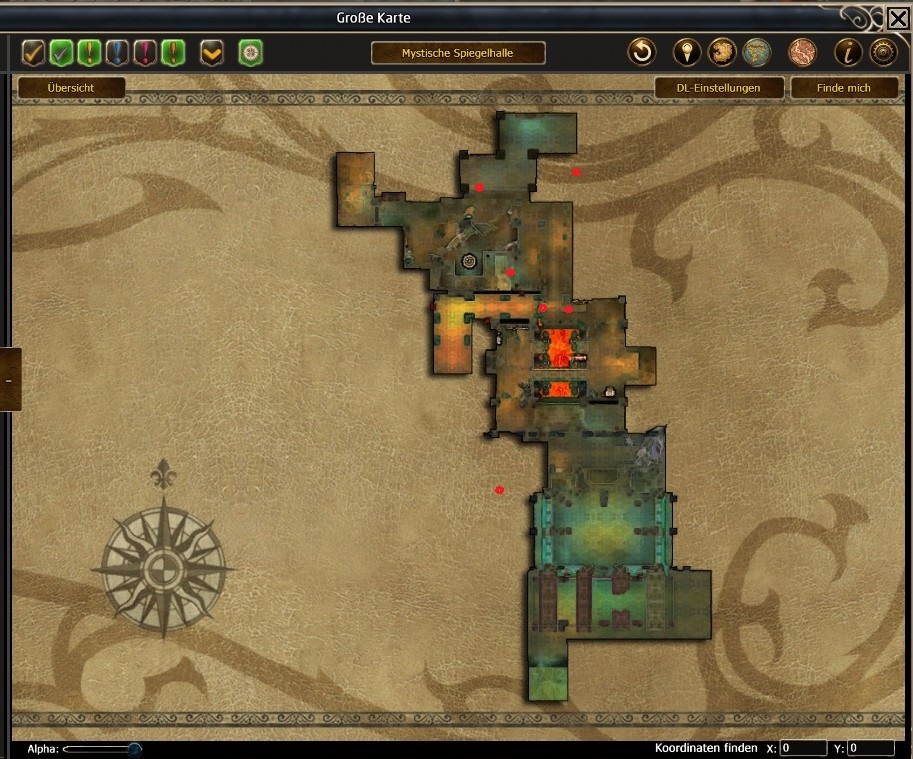Image resolution: width=913 pixels, height=759 pixels.
Task: Close the Große Karte window
Action: click(897, 18)
